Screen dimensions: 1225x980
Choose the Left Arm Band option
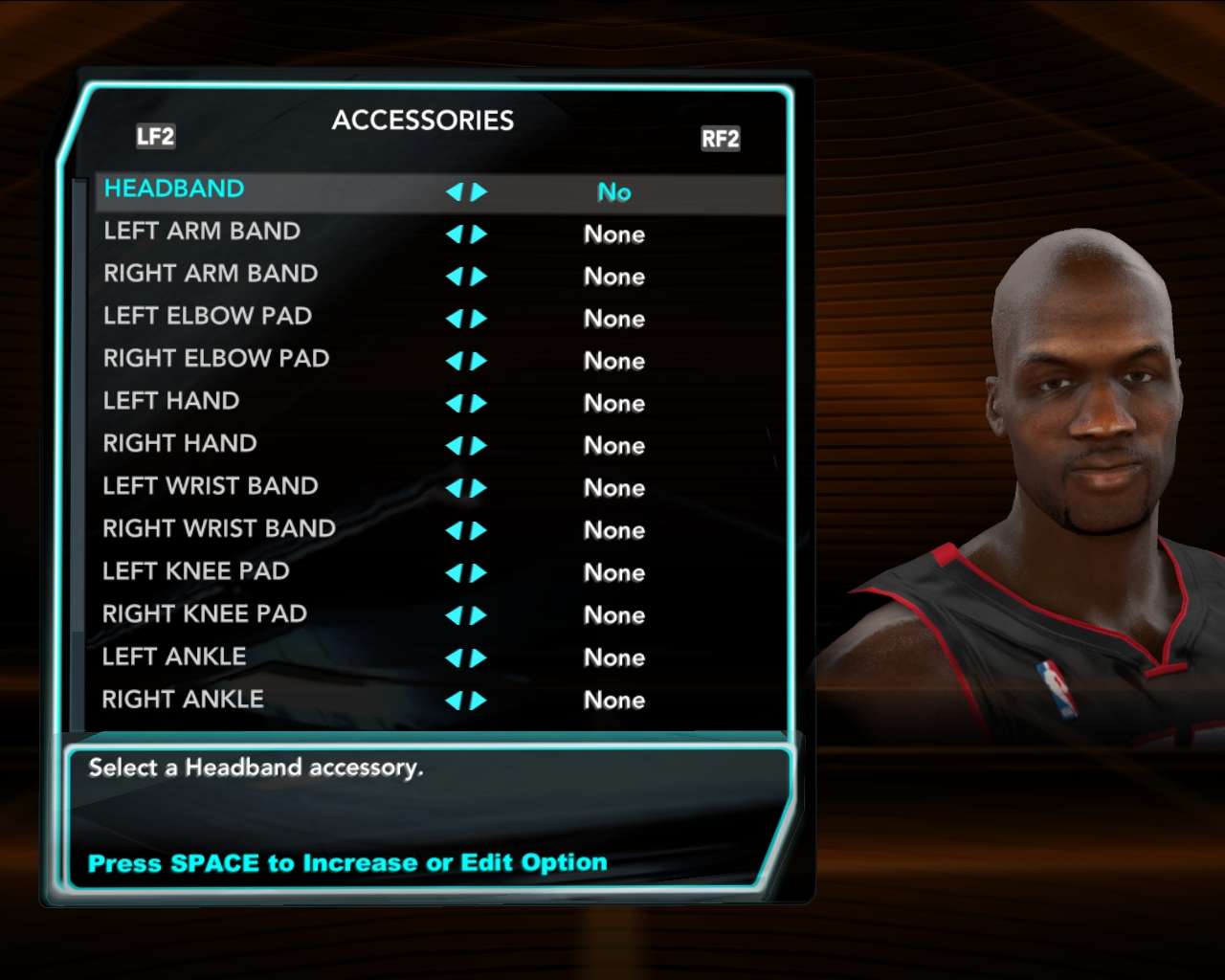202,232
